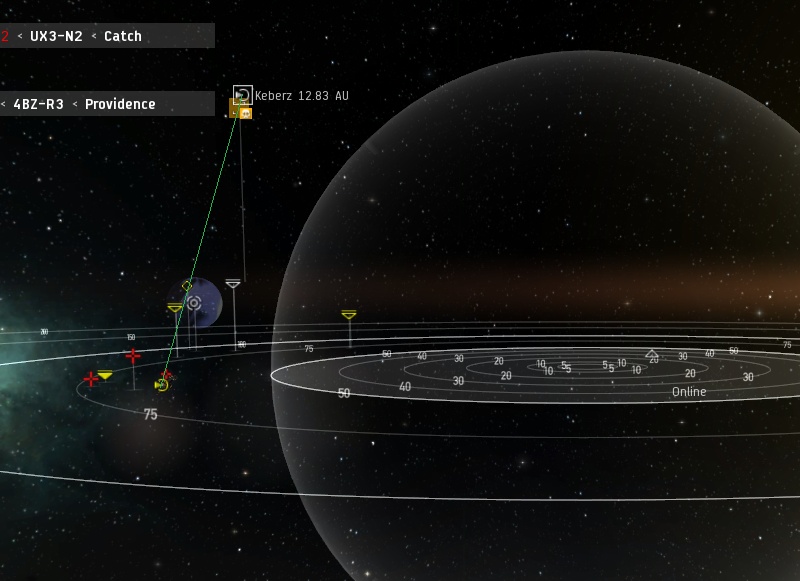The height and width of the screenshot is (581, 800).
Task: Select the Online structure bracket icon
Action: pos(652,355)
